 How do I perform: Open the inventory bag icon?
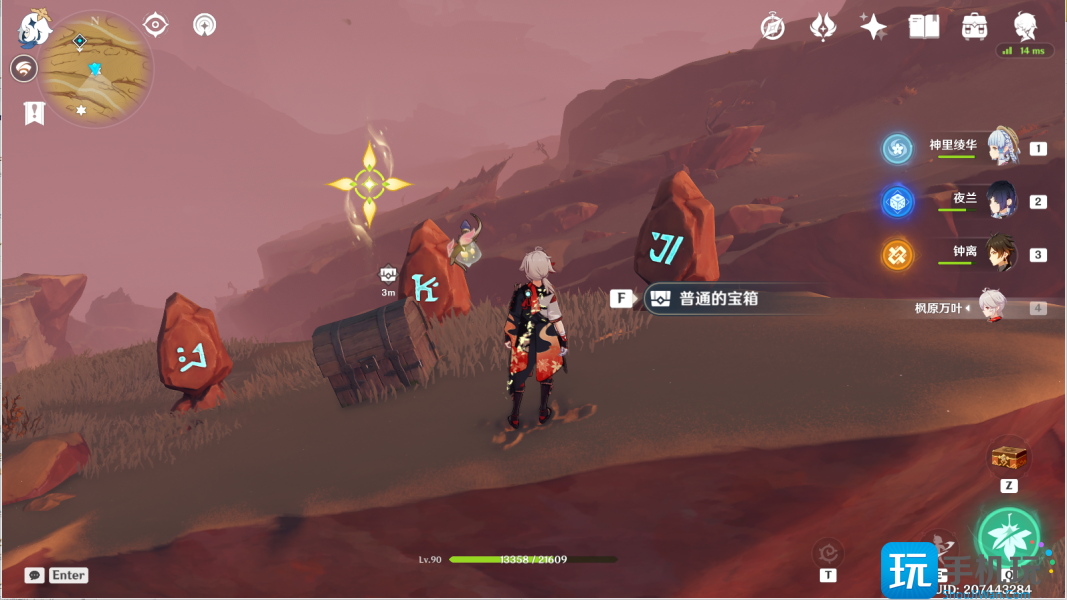[x=974, y=27]
